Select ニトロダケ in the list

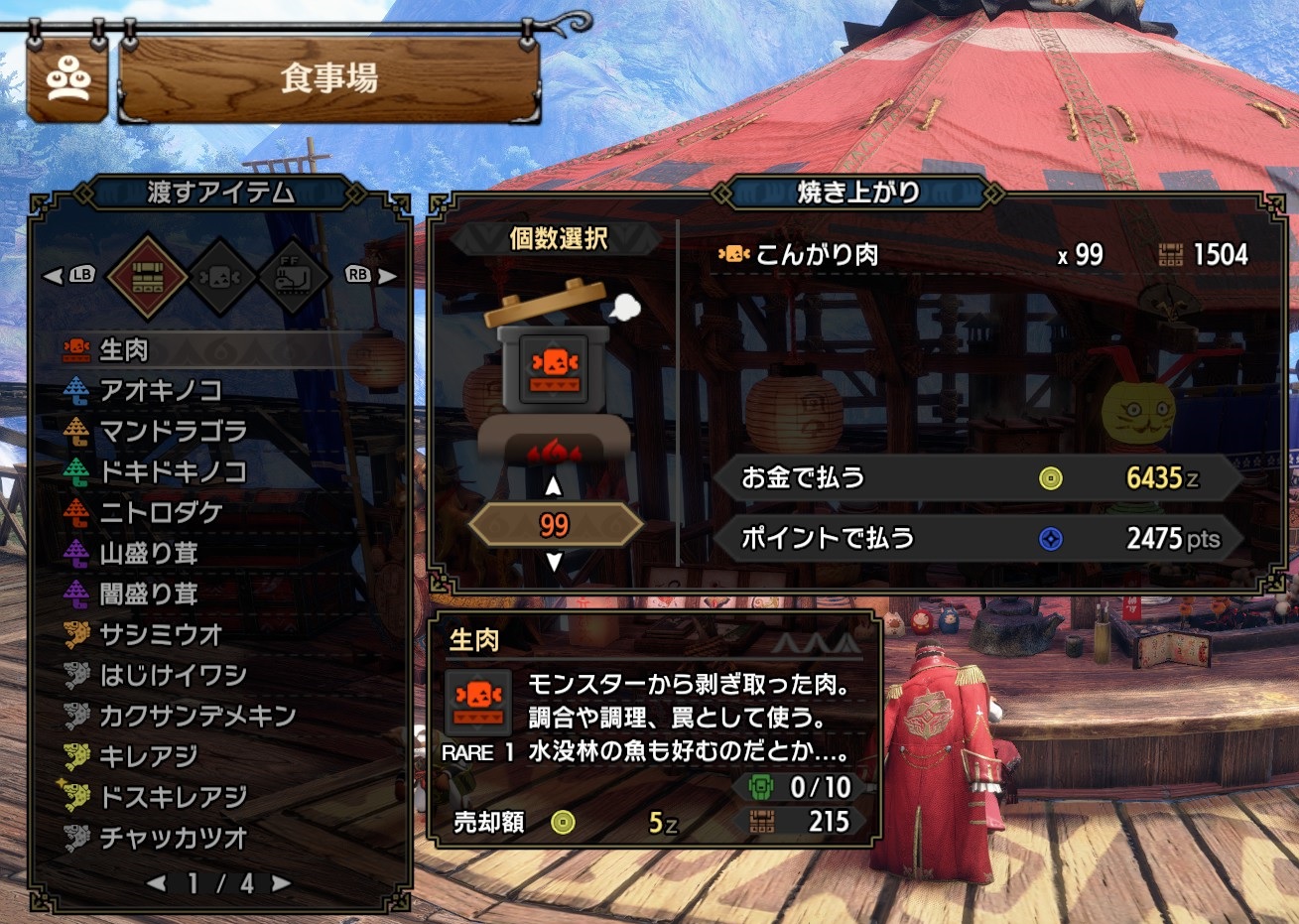(x=160, y=512)
